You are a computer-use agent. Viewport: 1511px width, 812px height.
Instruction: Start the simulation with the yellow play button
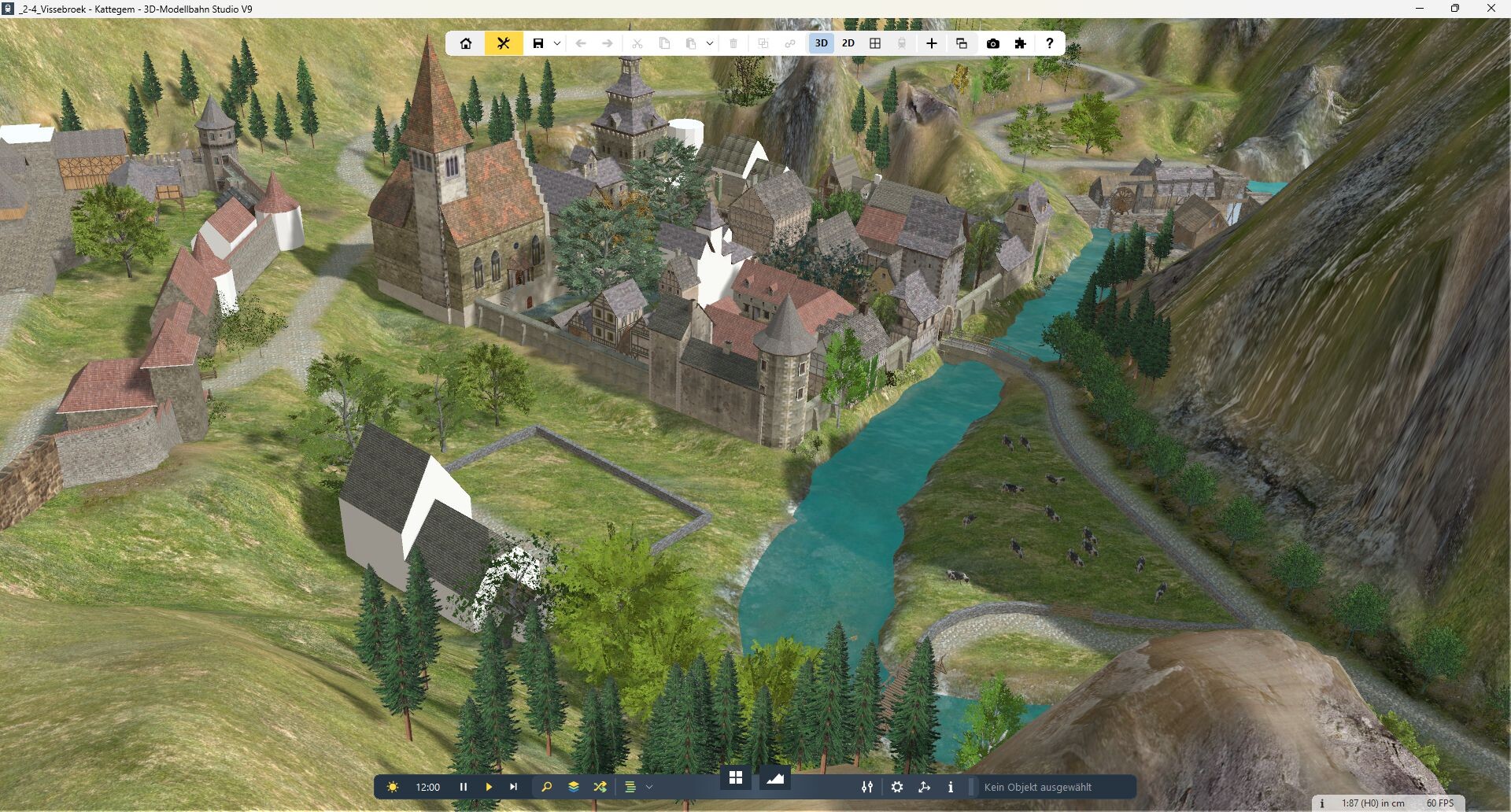click(489, 787)
